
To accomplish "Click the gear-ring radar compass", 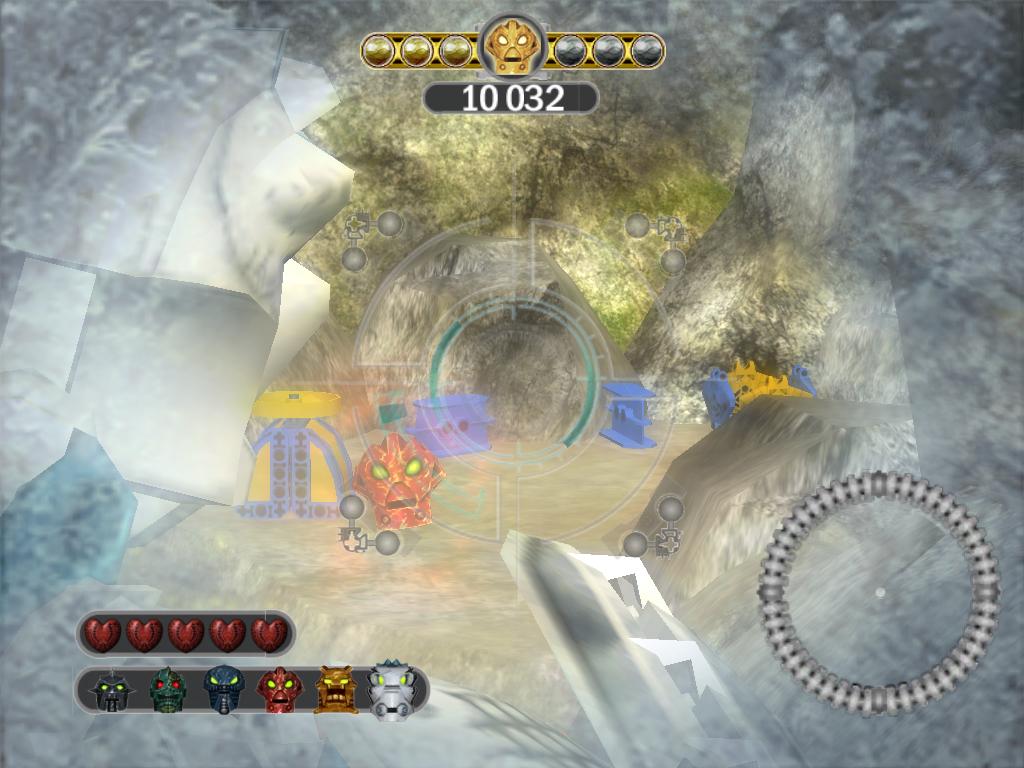I will click(x=879, y=593).
